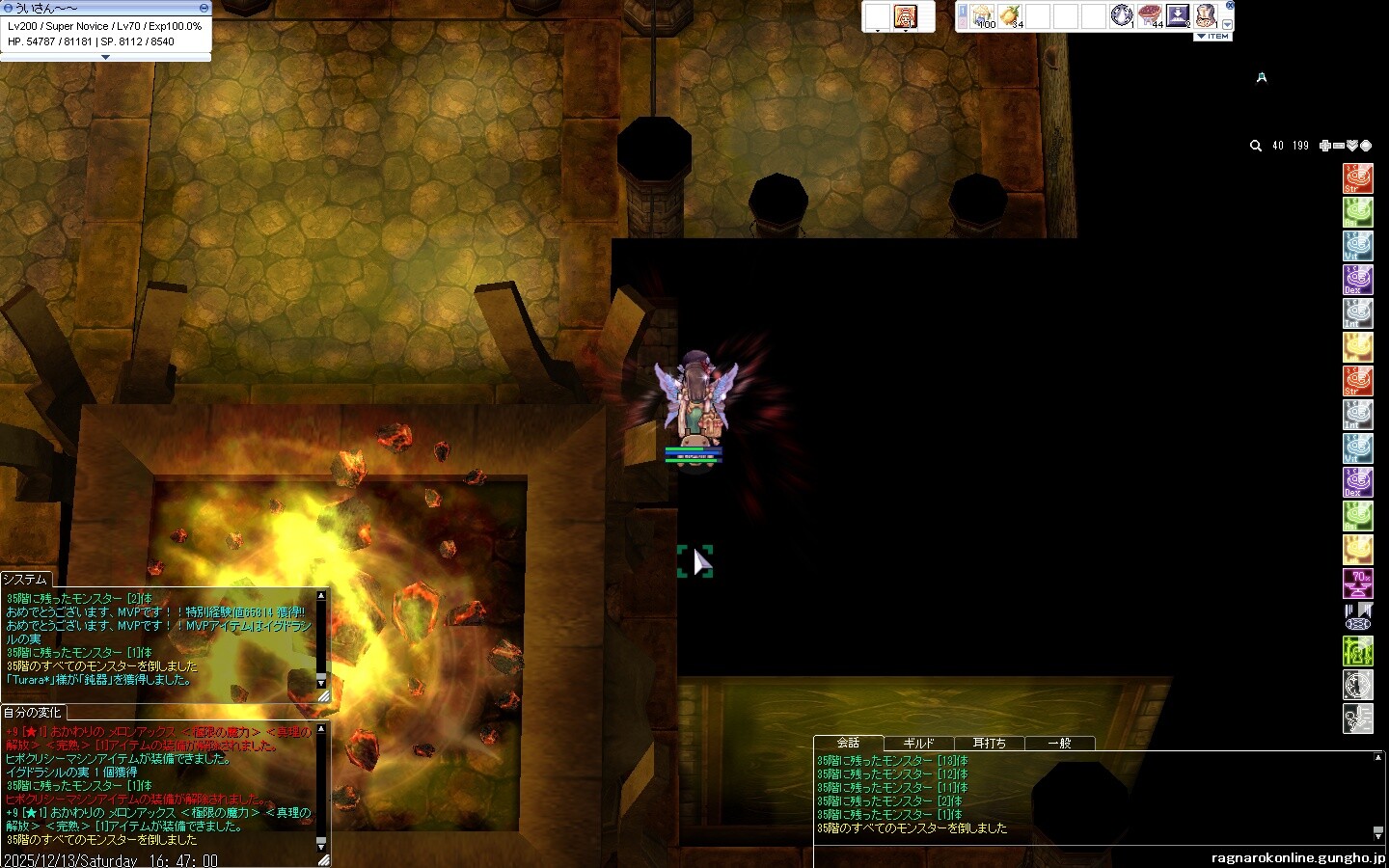Toggle the ITEM hotbar dropdown label
The width and height of the screenshot is (1389, 868).
1213,37
